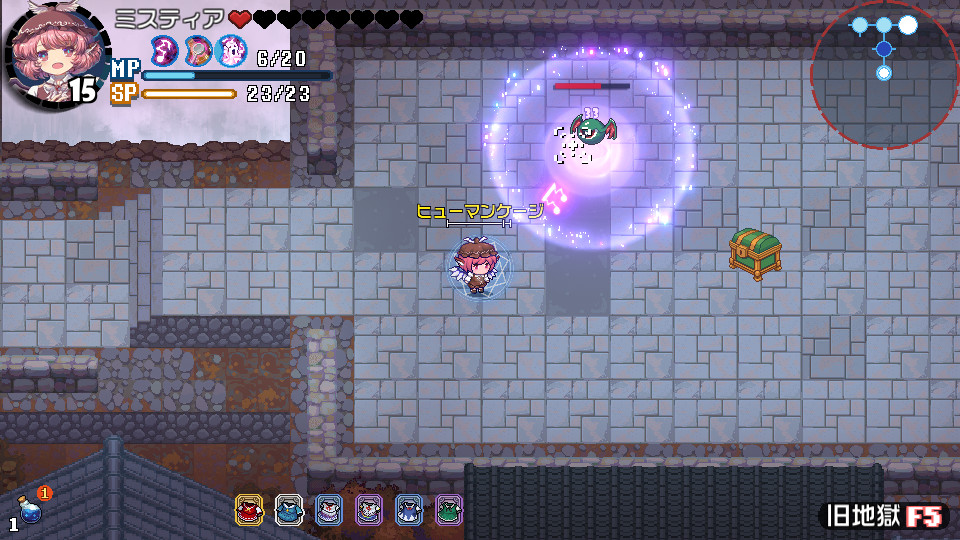960x540 pixels.
Task: Open the circular dungeon minimap
Action: (883, 75)
